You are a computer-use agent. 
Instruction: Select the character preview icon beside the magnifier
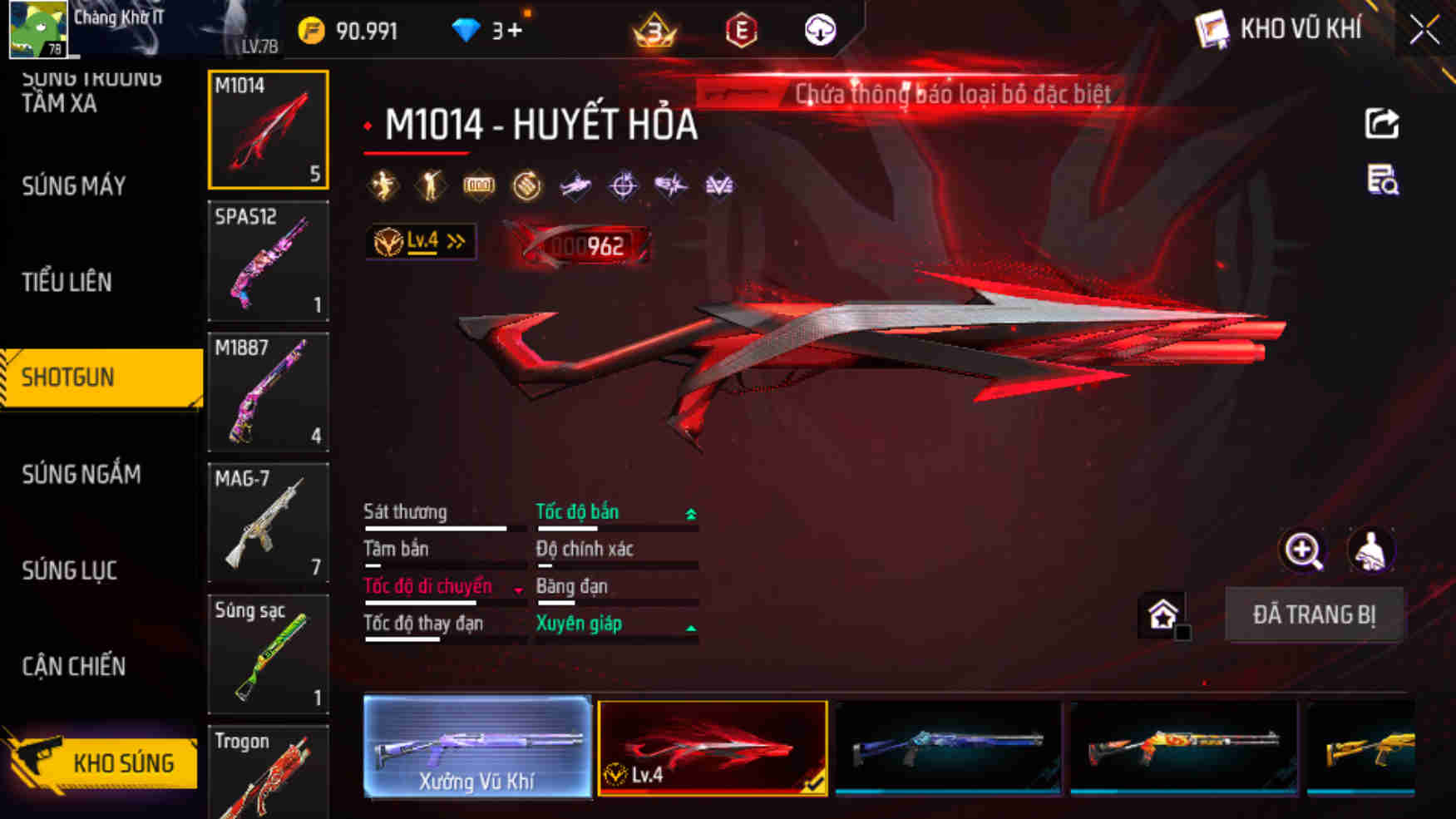point(1371,550)
